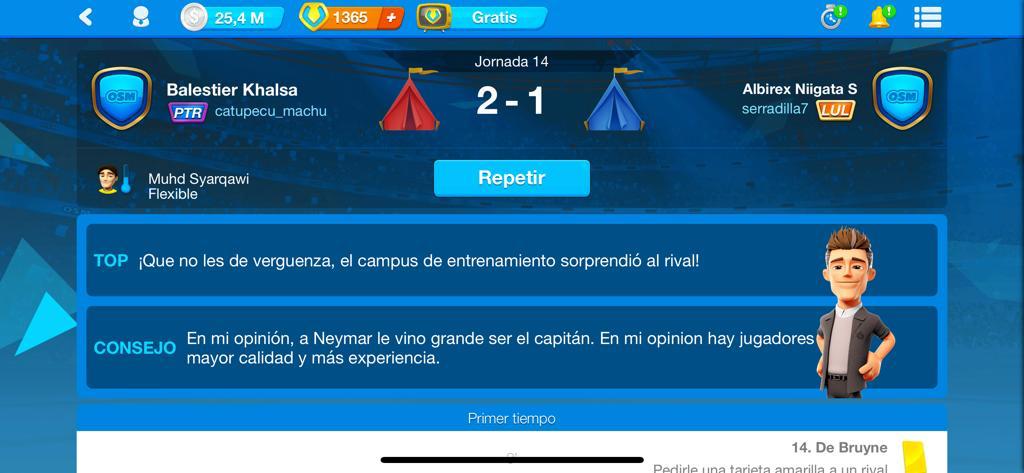Open the stopwatch timers icon
This screenshot has height=473, width=1024.
pos(832,17)
